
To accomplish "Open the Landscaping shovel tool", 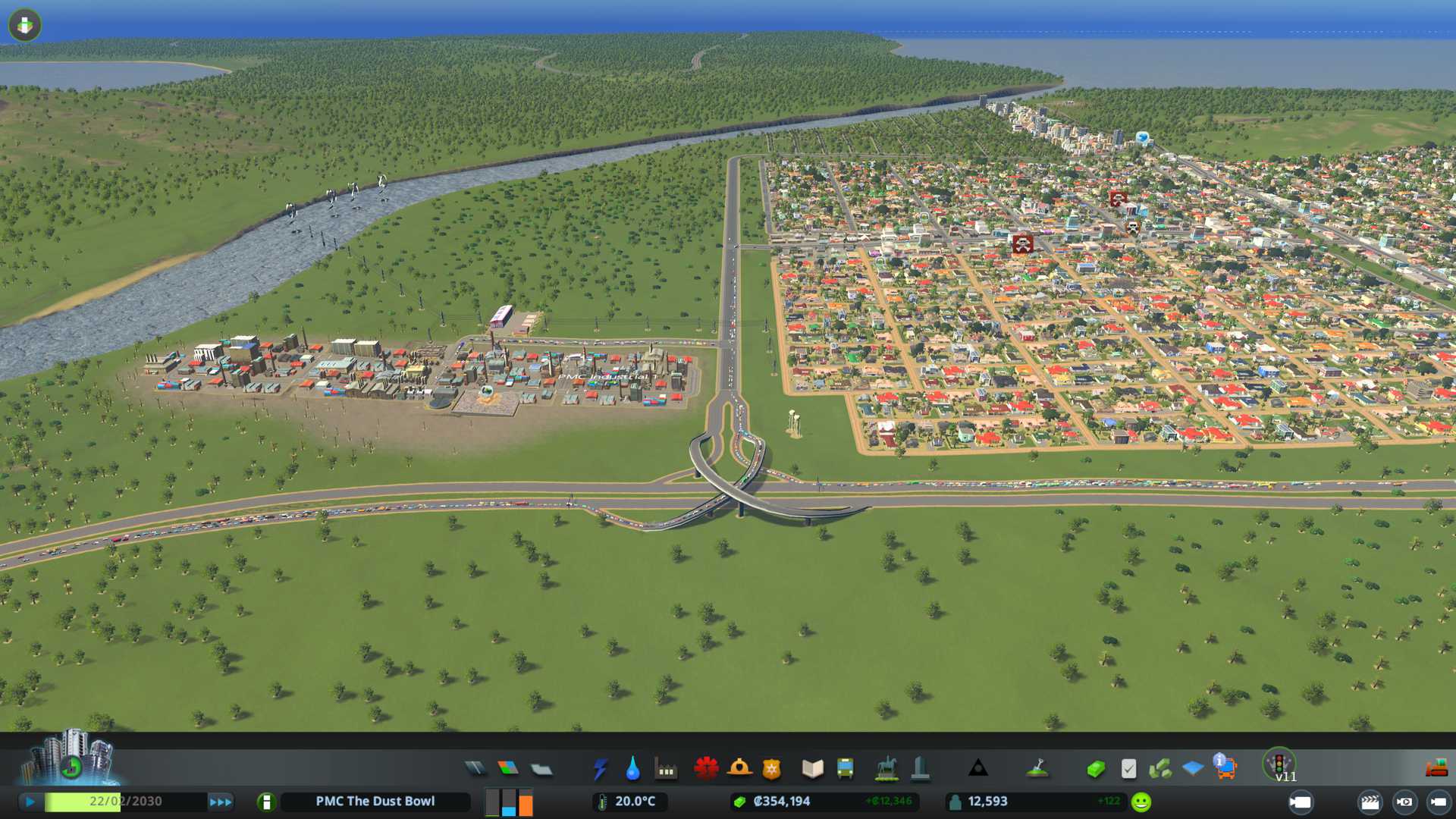I will point(1037,769).
